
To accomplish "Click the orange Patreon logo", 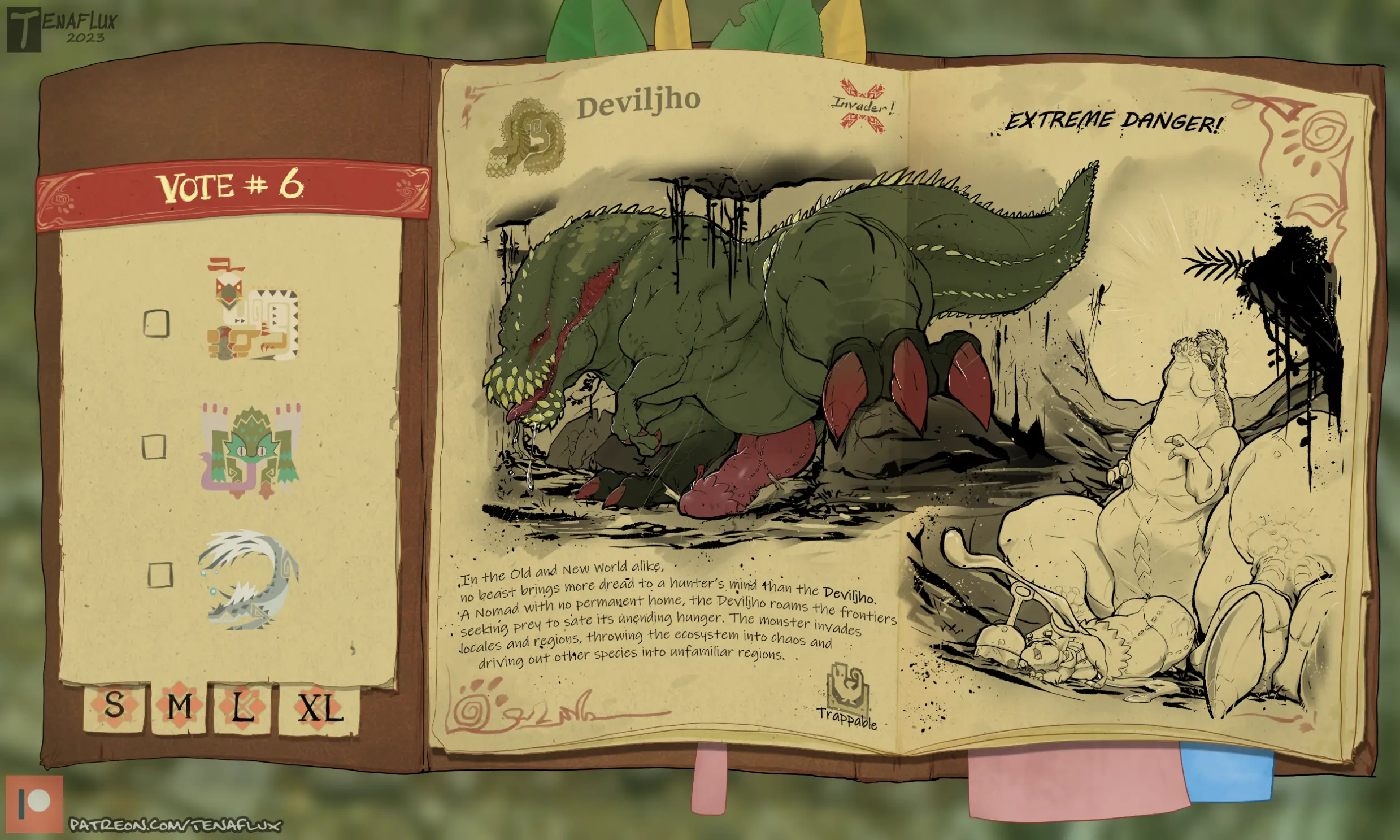I will 34,804.
